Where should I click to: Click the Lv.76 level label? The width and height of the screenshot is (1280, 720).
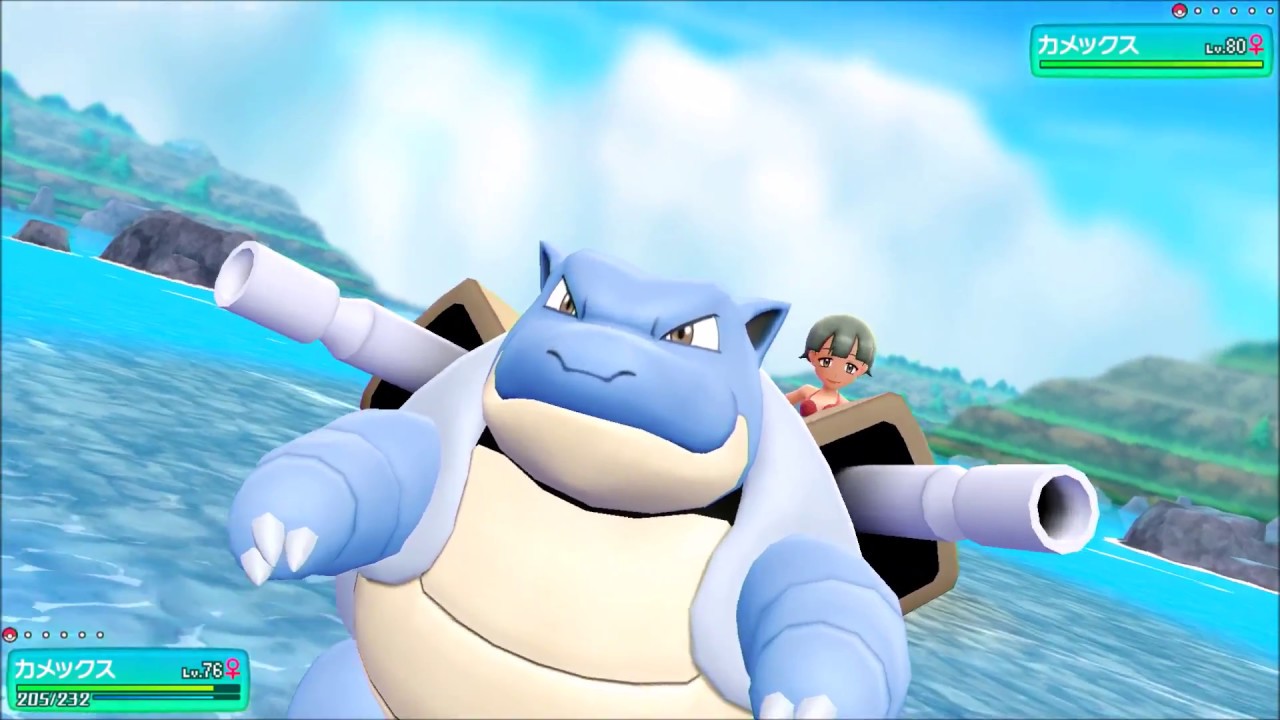202,668
